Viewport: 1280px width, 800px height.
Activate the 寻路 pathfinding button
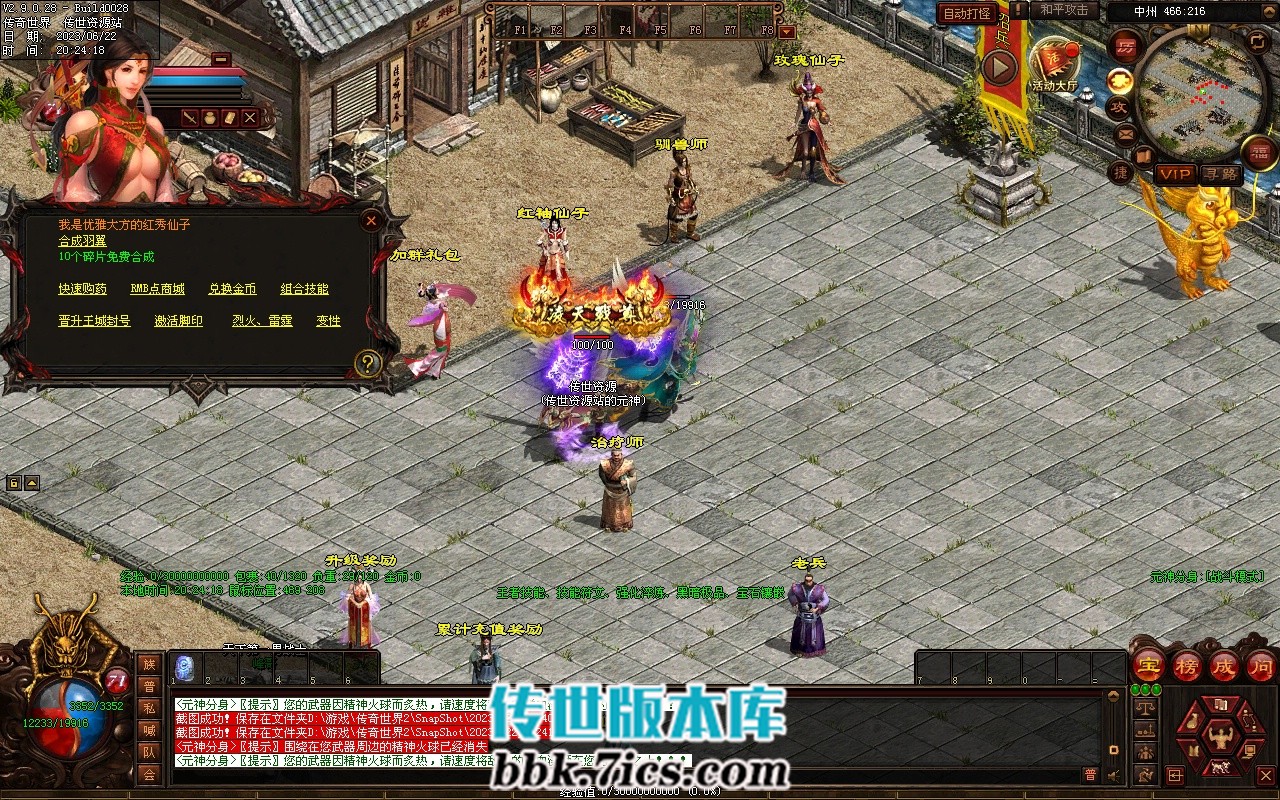pyautogui.click(x=1219, y=174)
